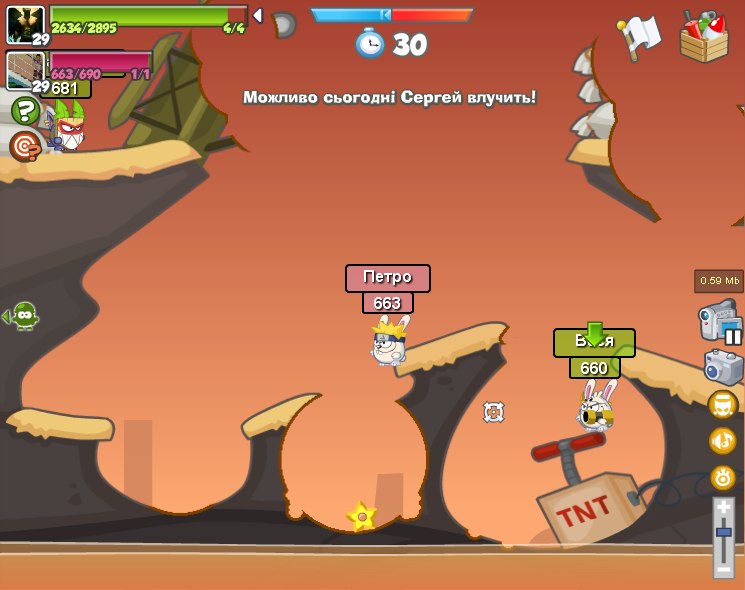Pause the video camera recording
745x590 pixels.
point(733,337)
